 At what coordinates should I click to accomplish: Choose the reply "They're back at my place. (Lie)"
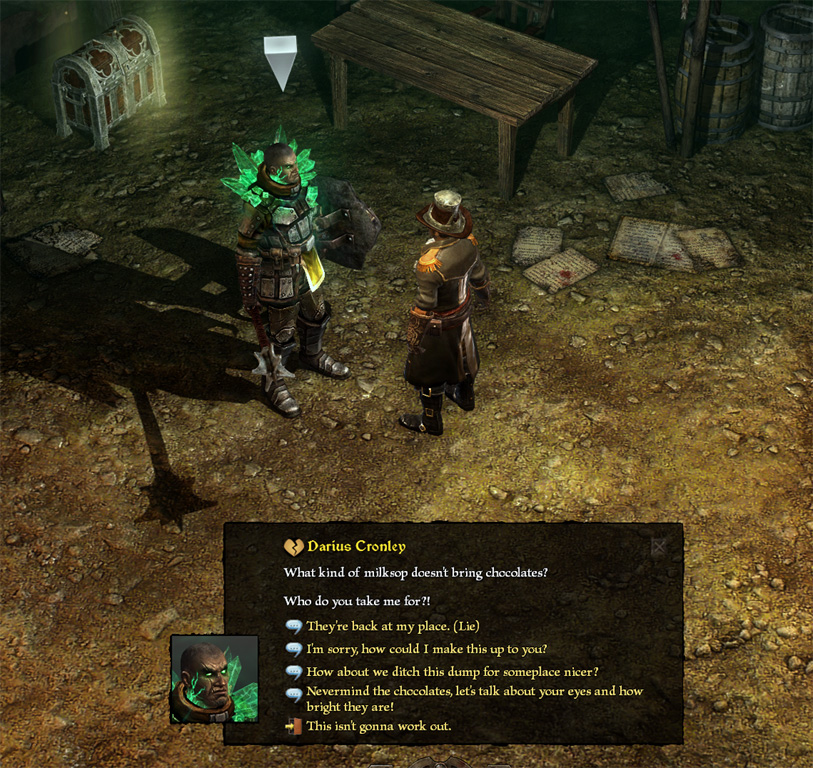(x=392, y=626)
